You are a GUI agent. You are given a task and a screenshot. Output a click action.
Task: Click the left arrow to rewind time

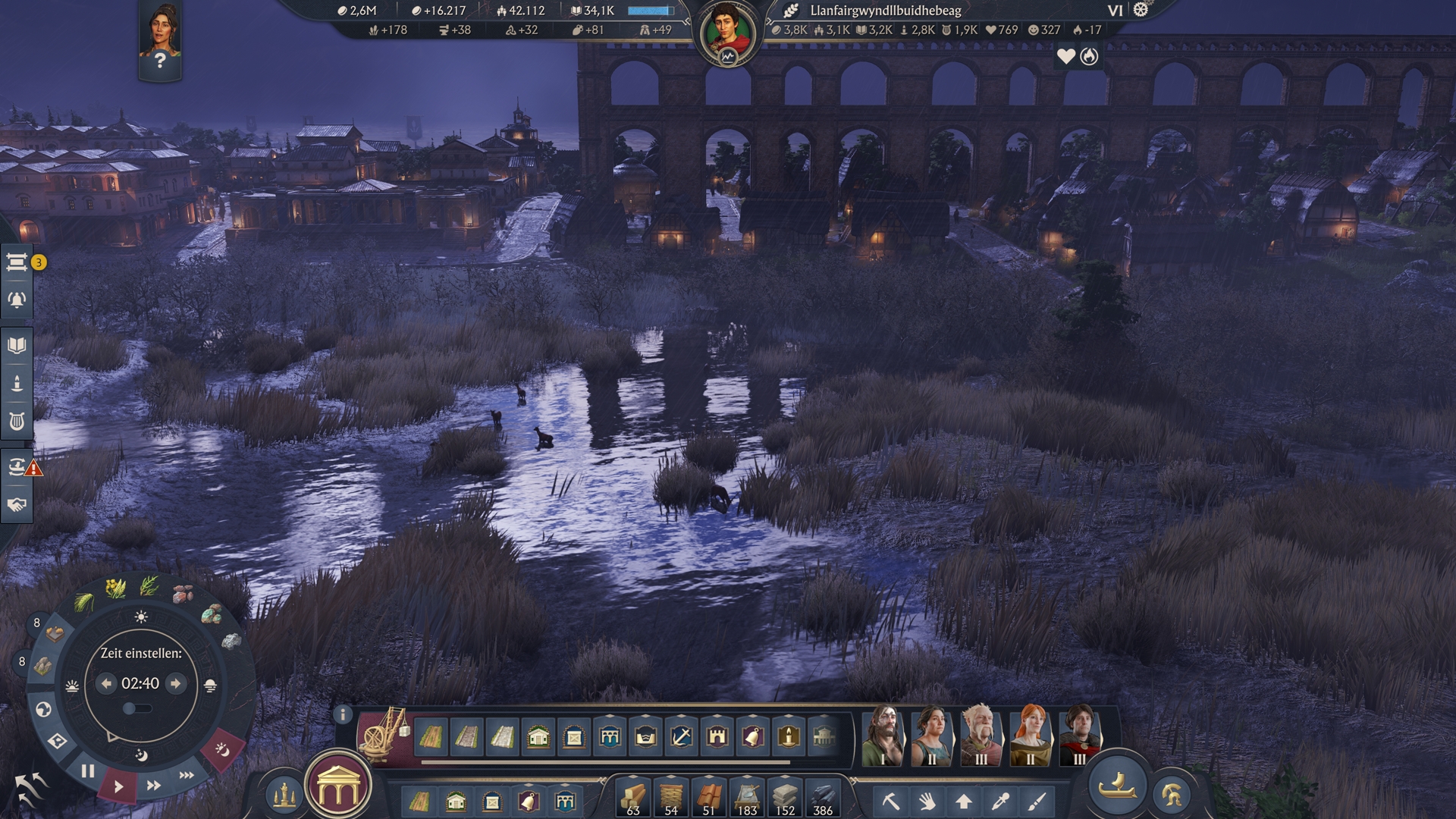(106, 683)
